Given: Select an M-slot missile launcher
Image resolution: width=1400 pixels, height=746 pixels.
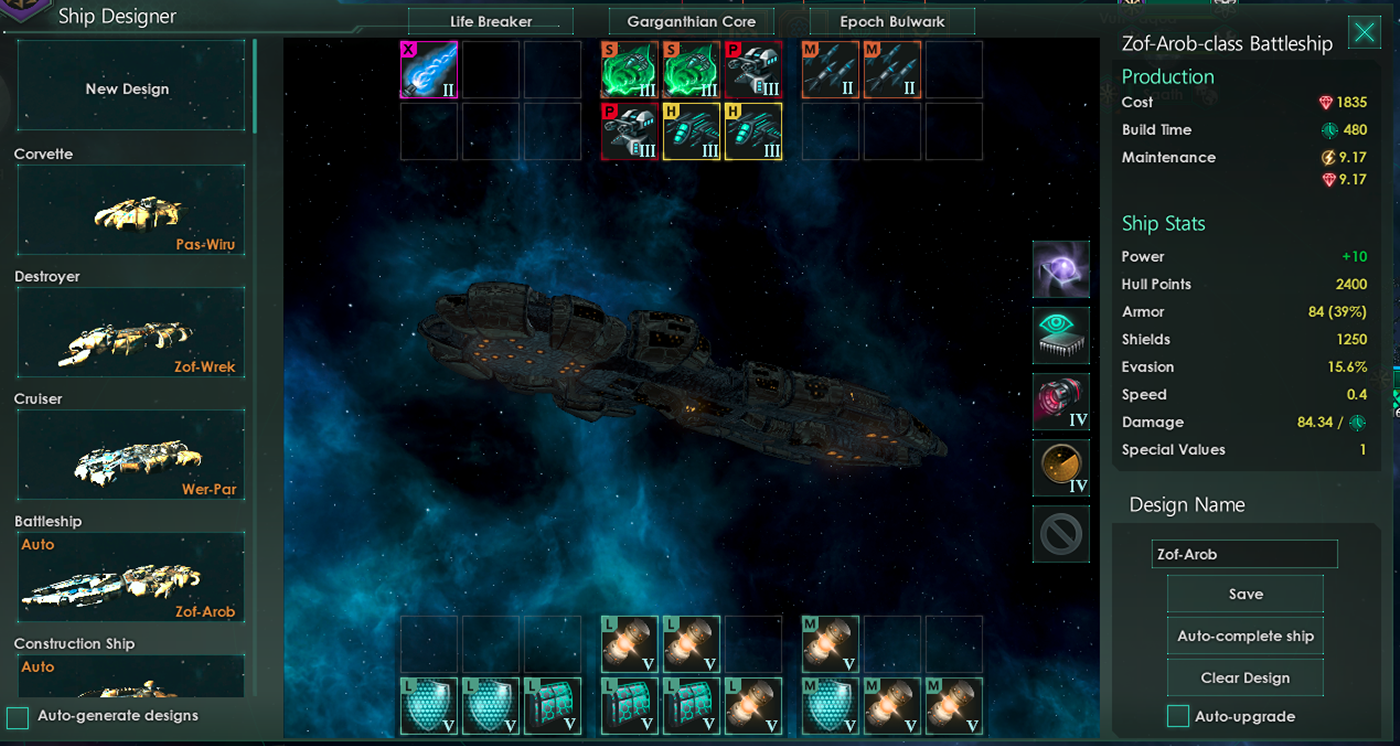Looking at the screenshot, I should (x=830, y=69).
